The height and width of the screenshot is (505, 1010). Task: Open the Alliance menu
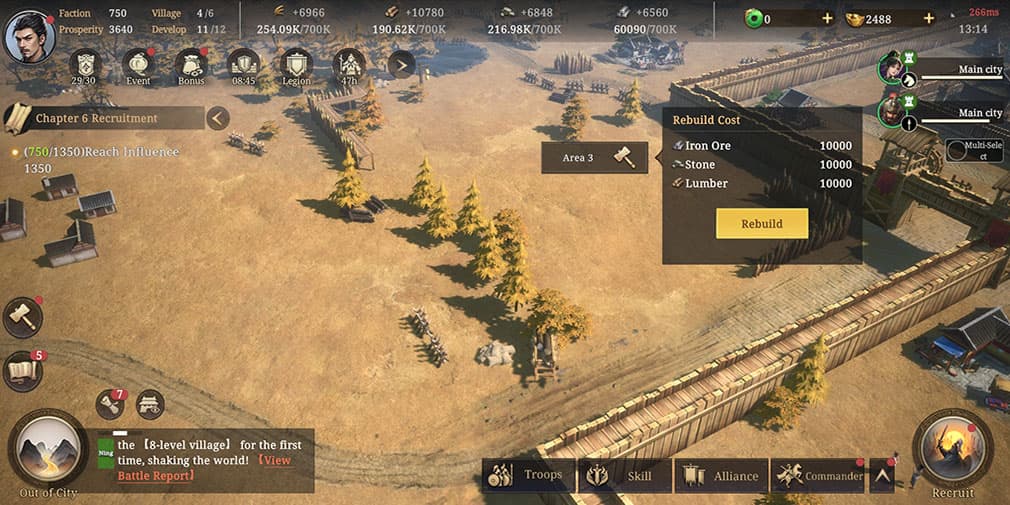[x=722, y=476]
